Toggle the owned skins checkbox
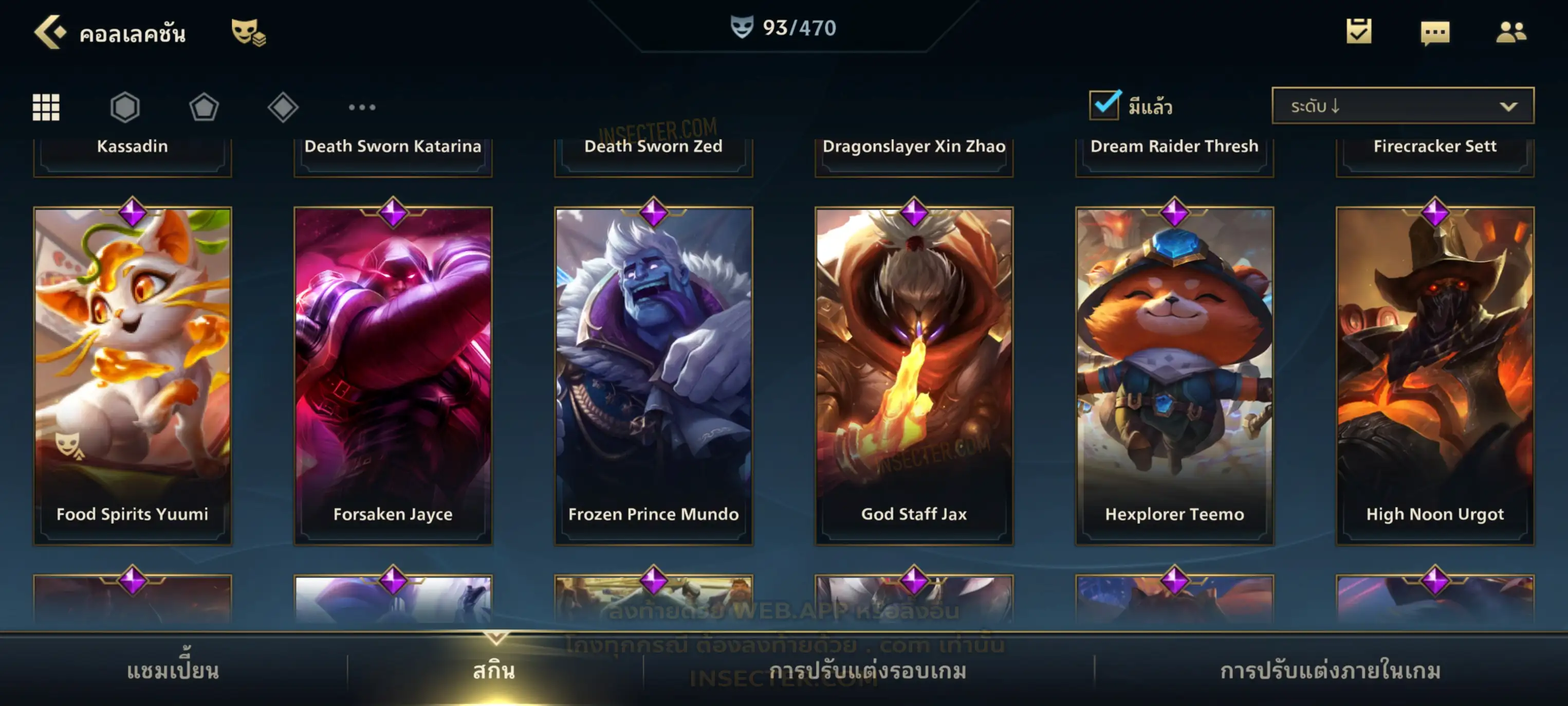1568x706 pixels. click(x=1104, y=105)
